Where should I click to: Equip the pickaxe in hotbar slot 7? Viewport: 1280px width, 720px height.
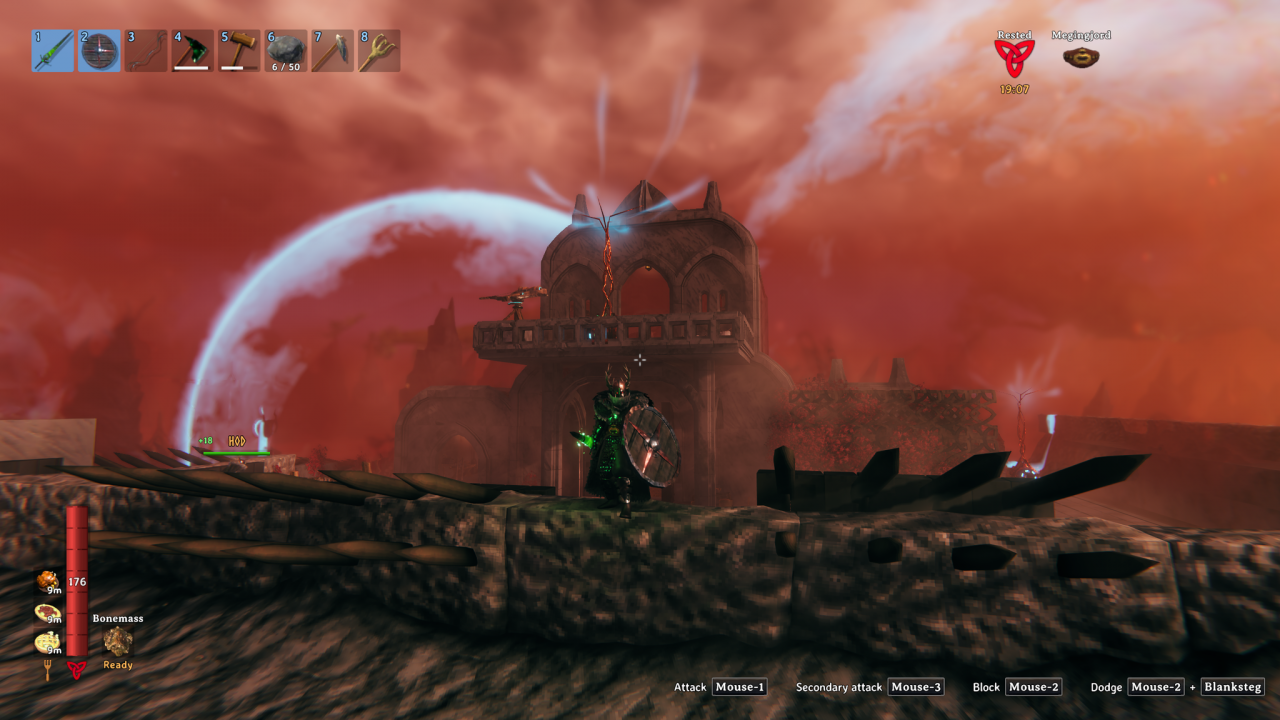click(333, 50)
